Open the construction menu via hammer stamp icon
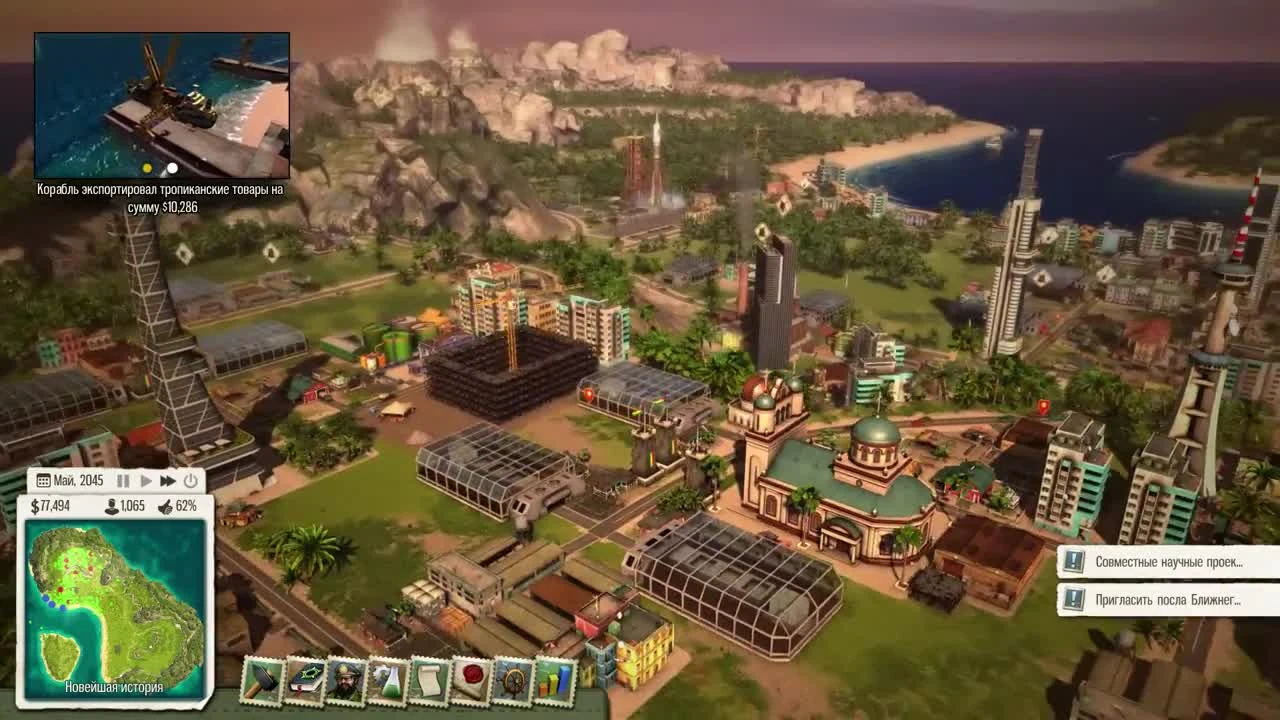Viewport: 1280px width, 720px height. [261, 681]
